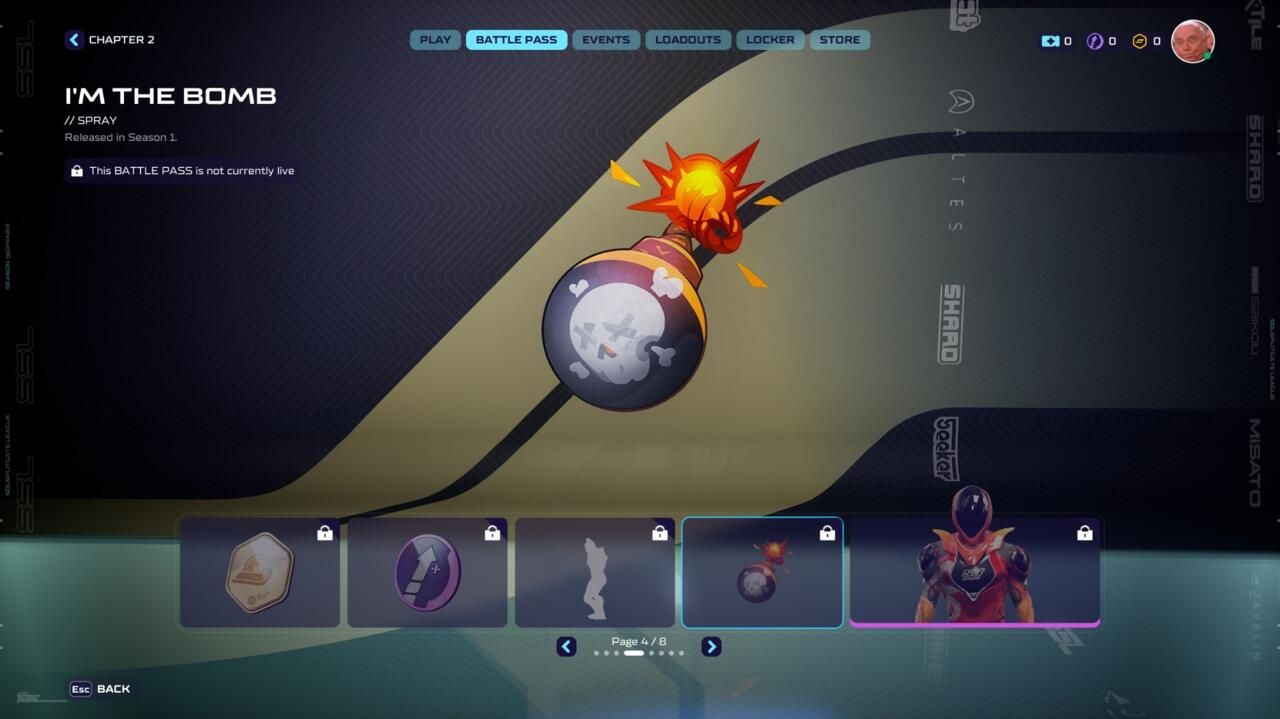Open the Battle Pass tab
This screenshot has height=719, width=1280.
(516, 40)
